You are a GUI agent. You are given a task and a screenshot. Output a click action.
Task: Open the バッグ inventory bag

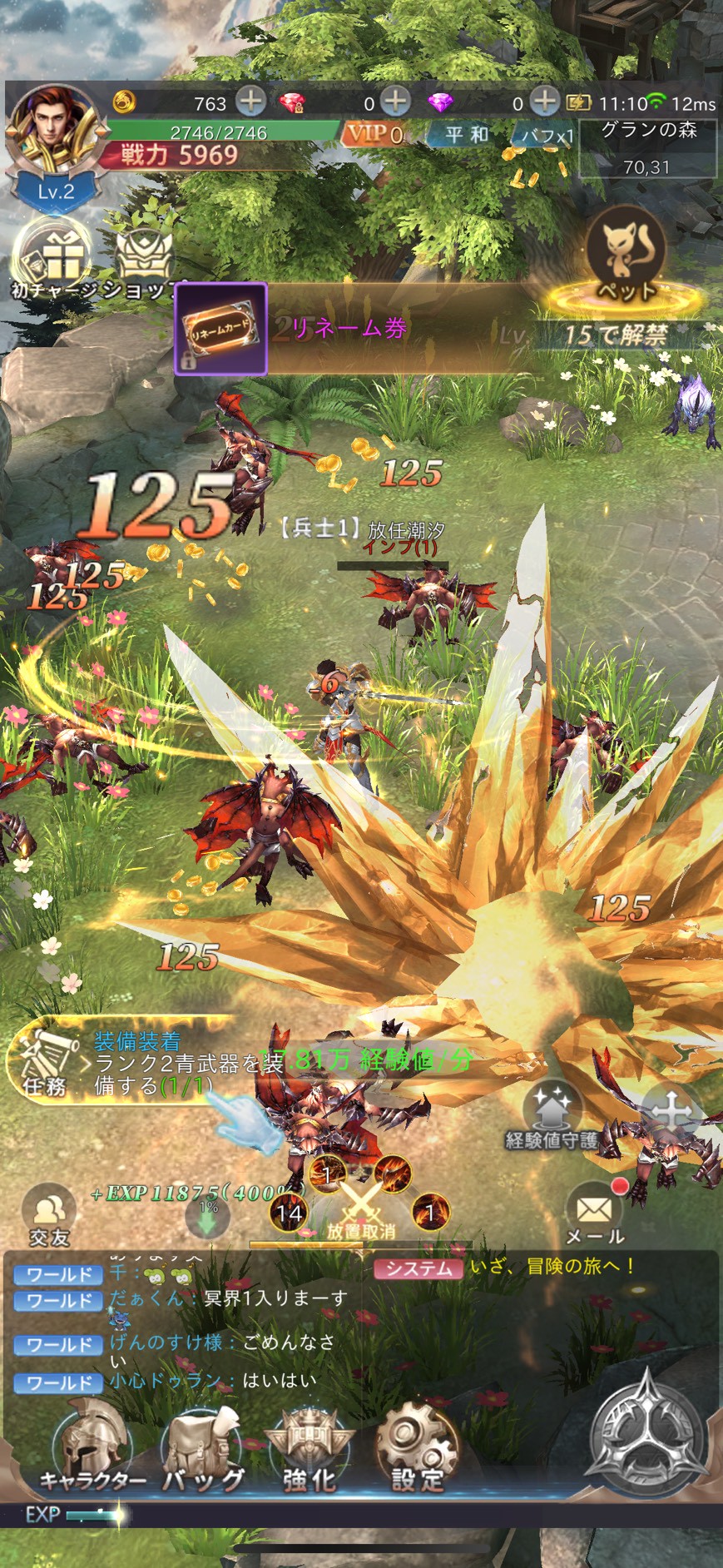click(203, 1450)
